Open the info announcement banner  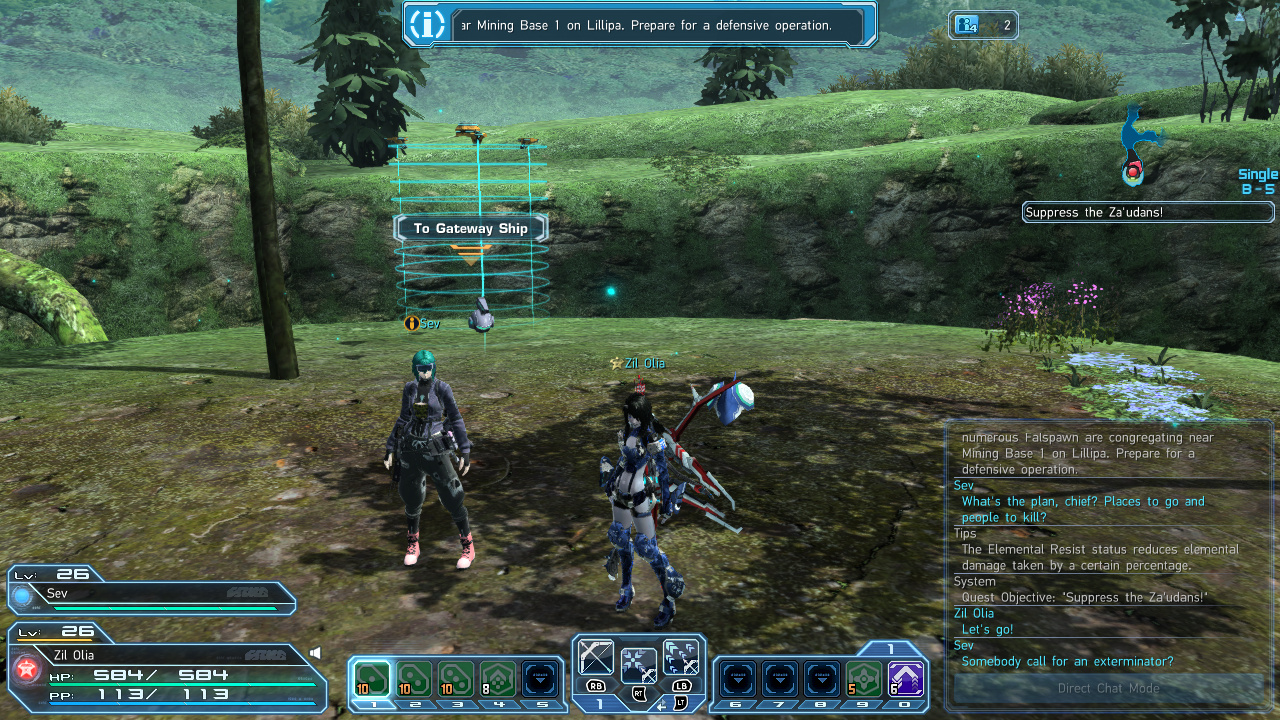(x=640, y=25)
